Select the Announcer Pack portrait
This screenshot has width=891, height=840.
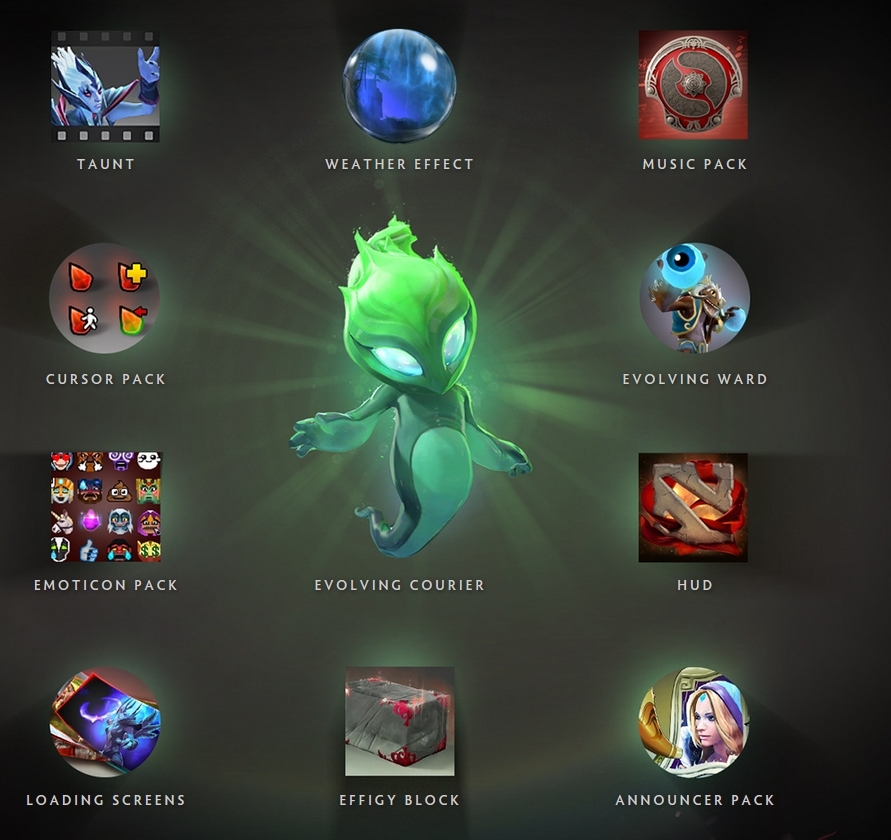694,722
